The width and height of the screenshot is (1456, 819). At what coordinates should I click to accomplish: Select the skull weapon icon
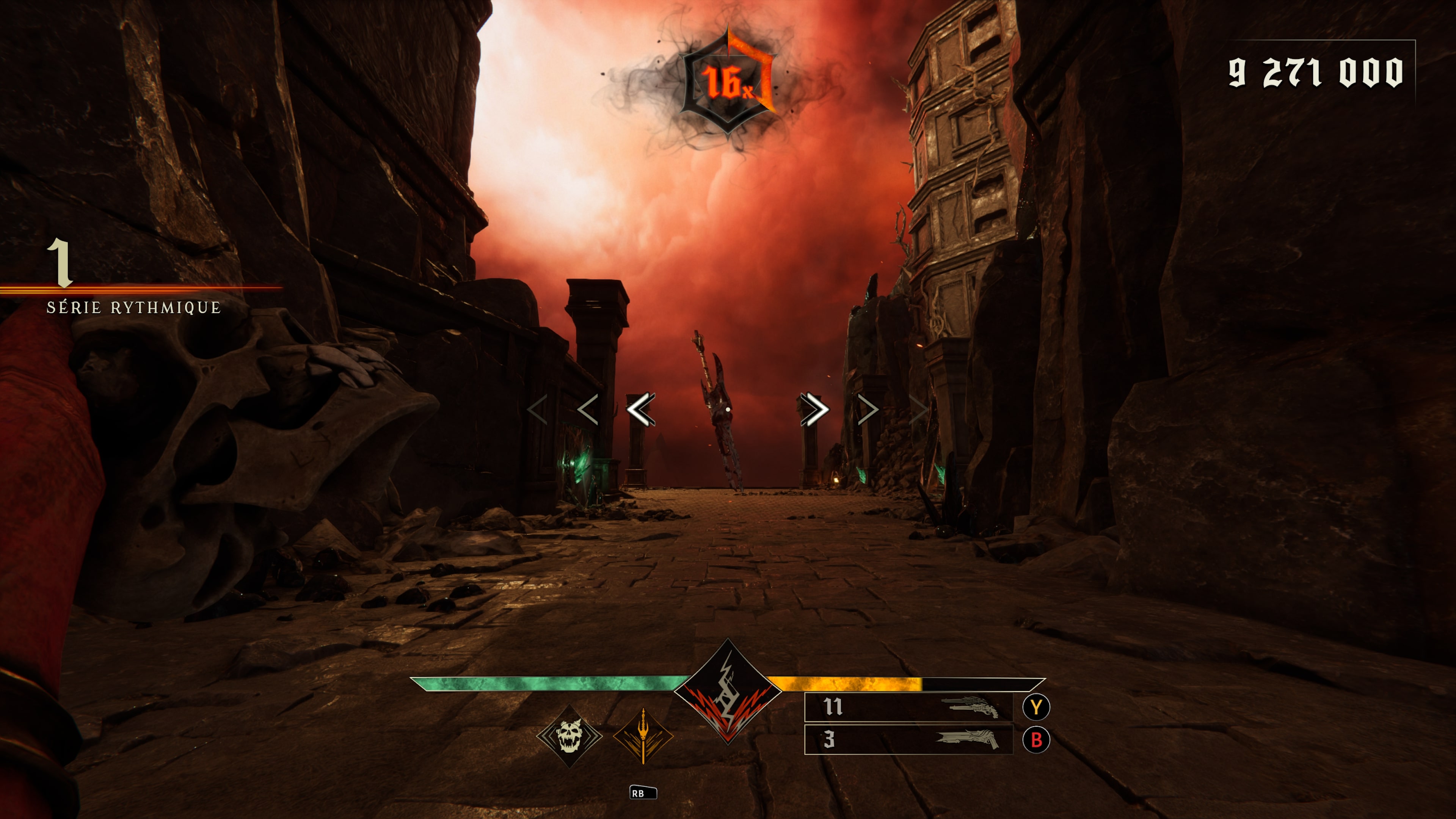tap(569, 736)
